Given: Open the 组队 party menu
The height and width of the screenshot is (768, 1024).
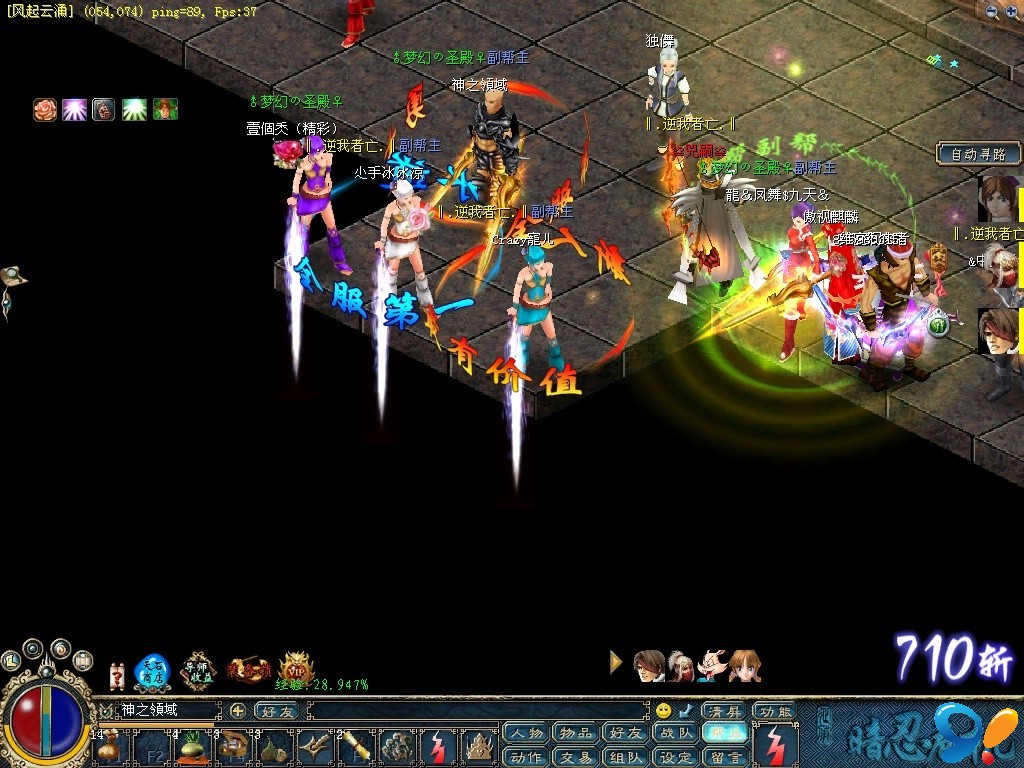Looking at the screenshot, I should 626,757.
